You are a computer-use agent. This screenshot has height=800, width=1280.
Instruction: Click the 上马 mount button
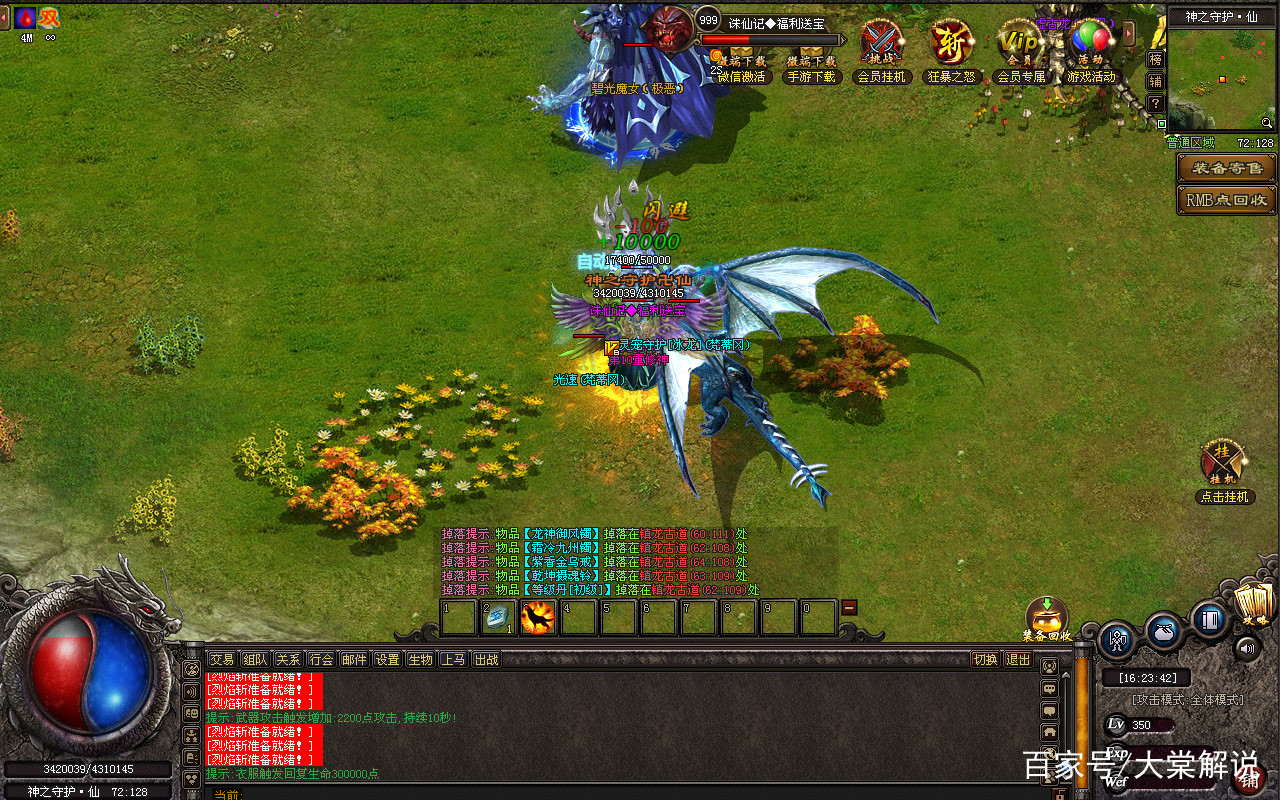[453, 659]
